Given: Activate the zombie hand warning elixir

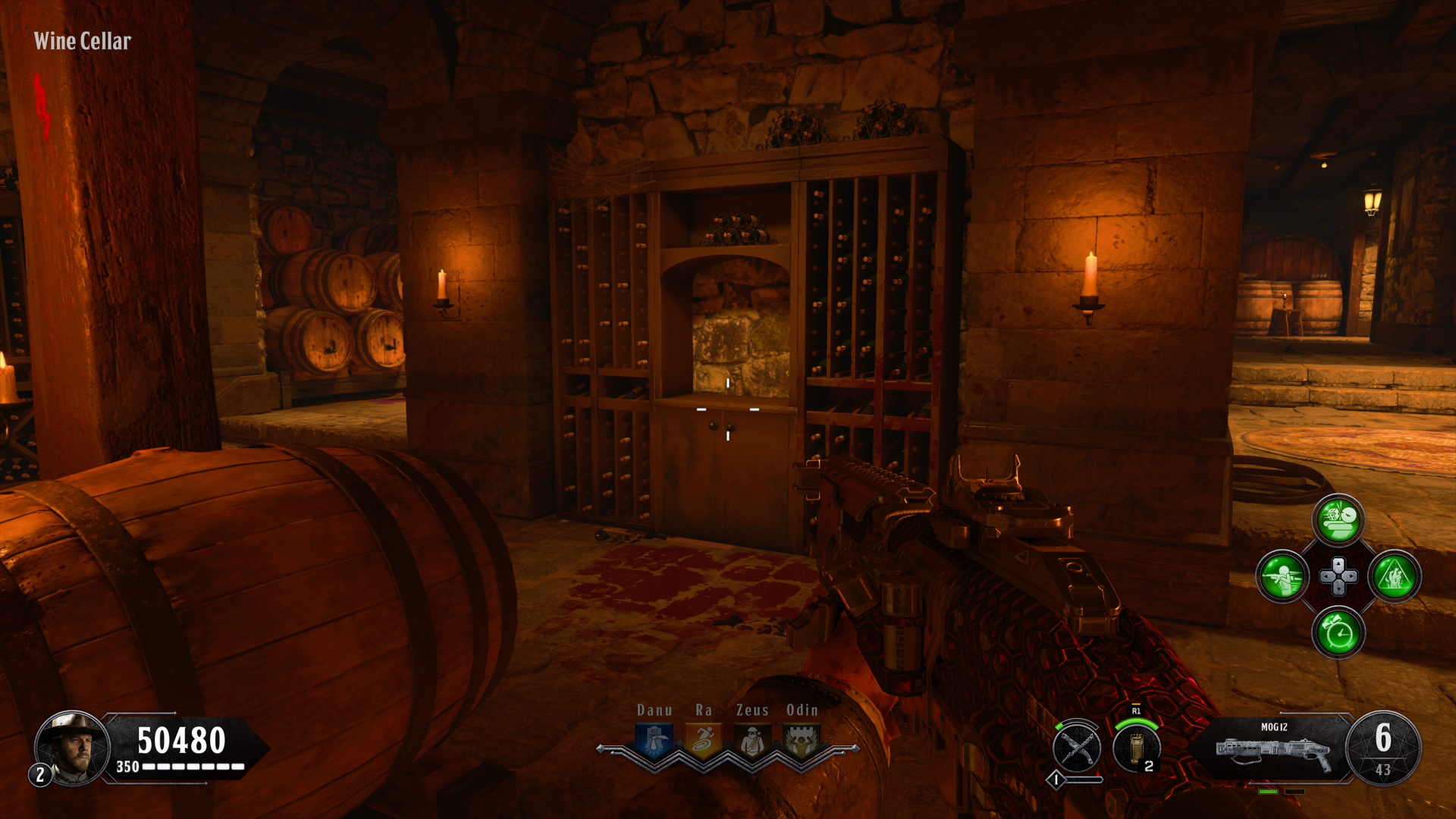Looking at the screenshot, I should (x=1395, y=576).
